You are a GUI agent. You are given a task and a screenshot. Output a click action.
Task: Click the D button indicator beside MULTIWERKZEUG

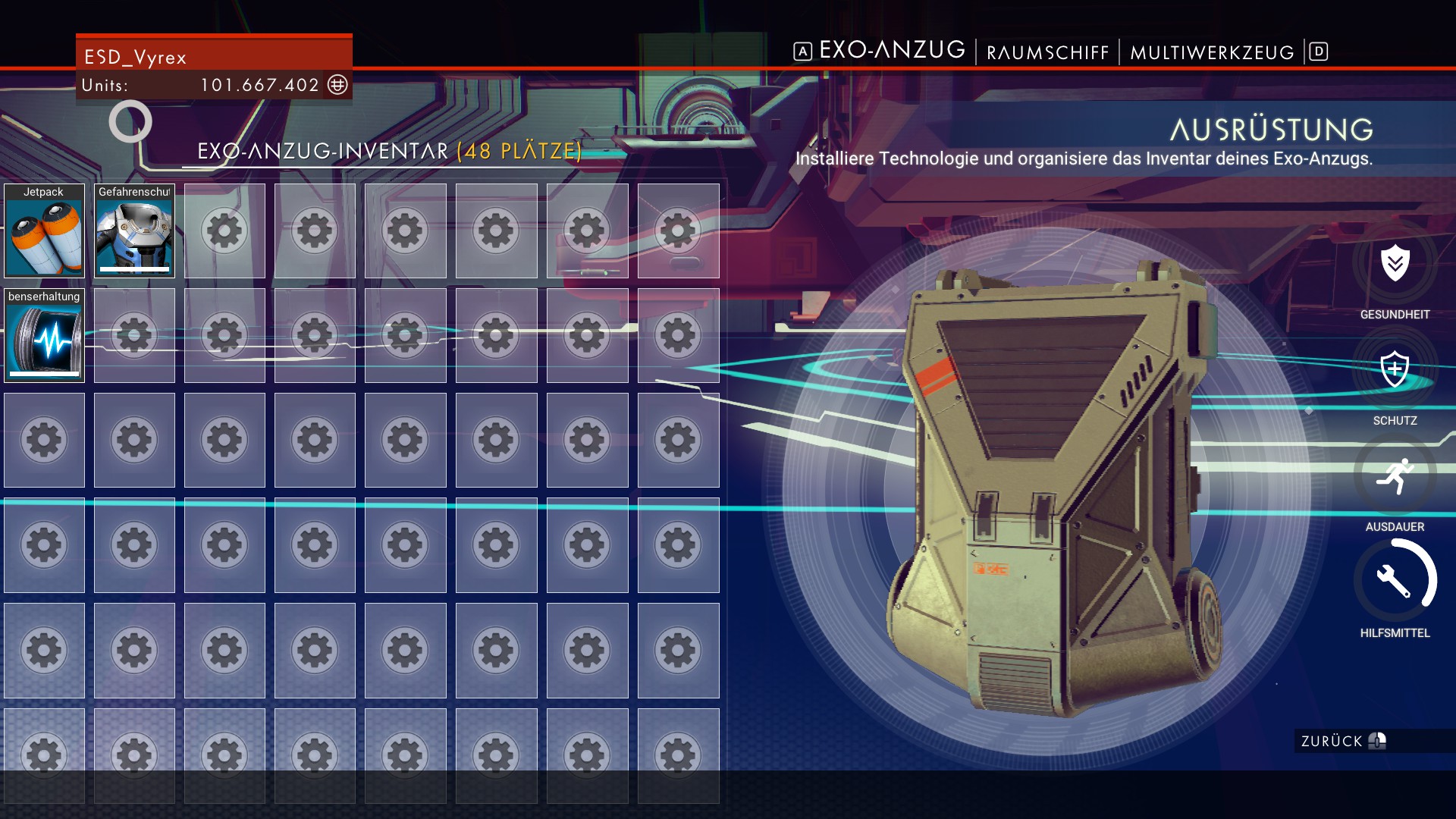click(1318, 51)
